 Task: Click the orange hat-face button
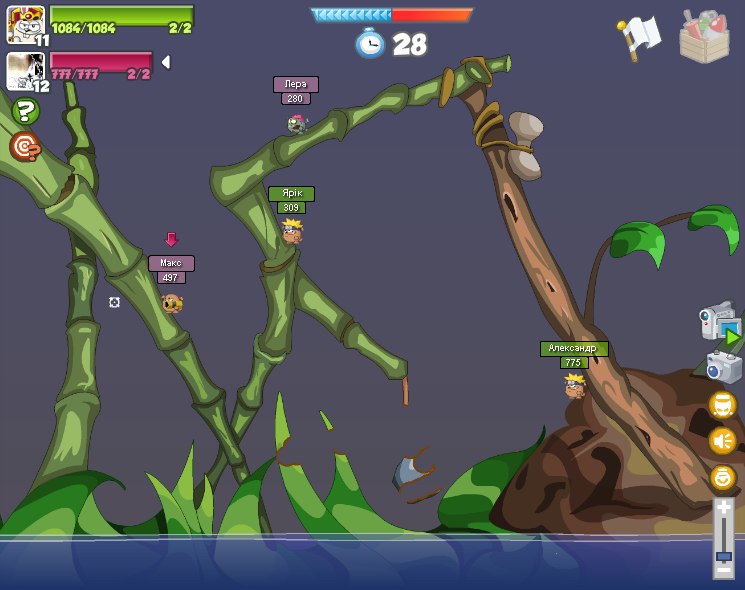722,405
